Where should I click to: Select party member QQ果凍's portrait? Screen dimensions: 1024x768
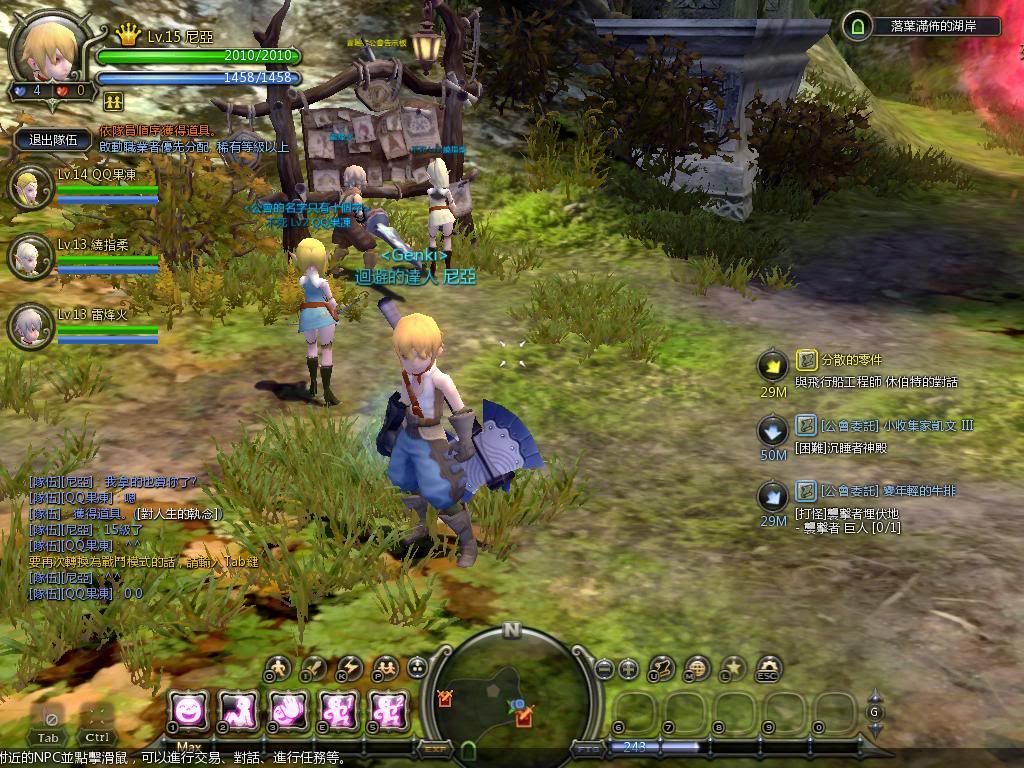pos(29,186)
